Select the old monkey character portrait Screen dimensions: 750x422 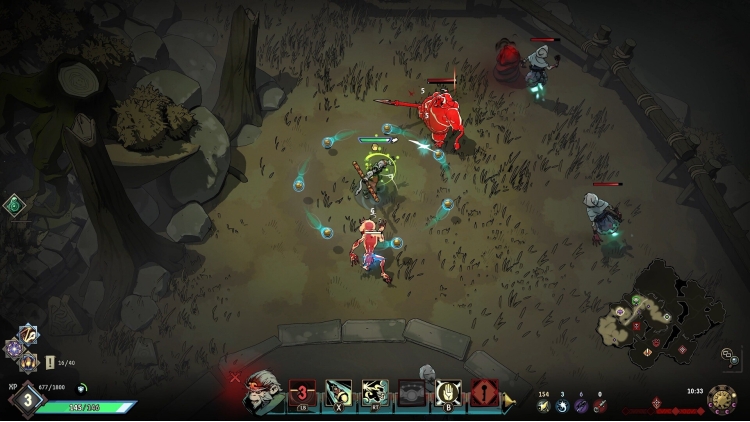(264, 394)
